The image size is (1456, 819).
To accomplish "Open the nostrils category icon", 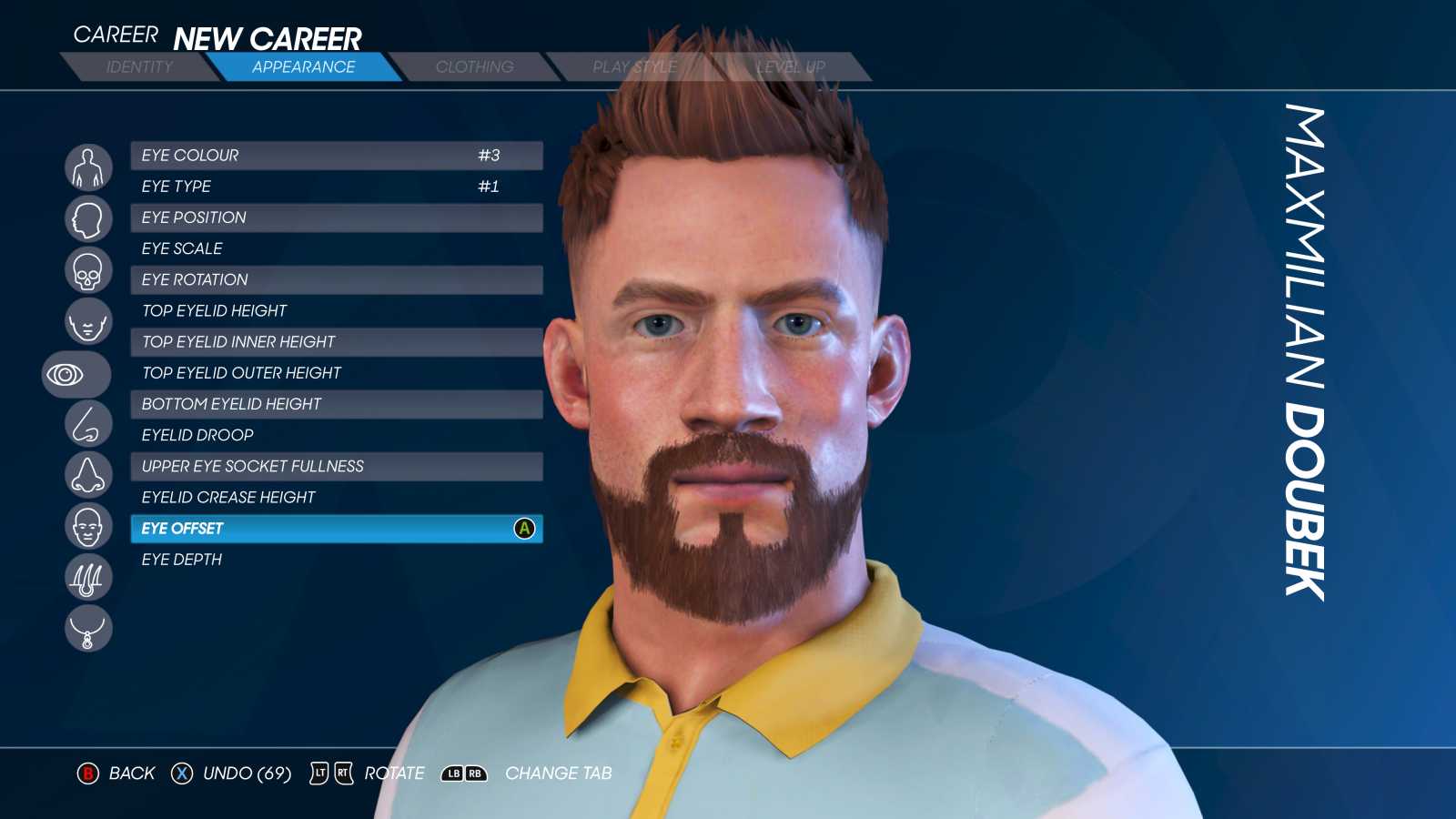I will point(87,474).
